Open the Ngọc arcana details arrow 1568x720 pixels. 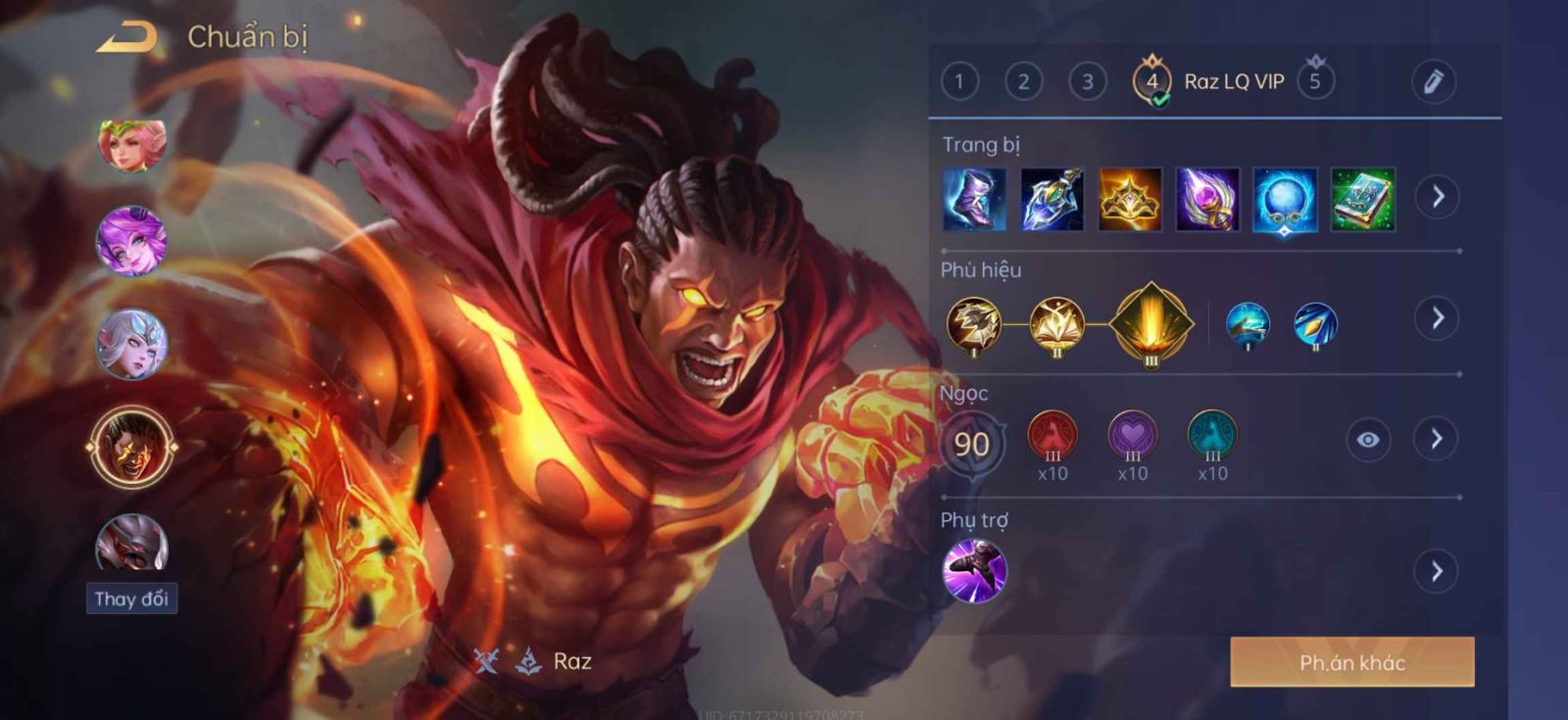point(1436,439)
